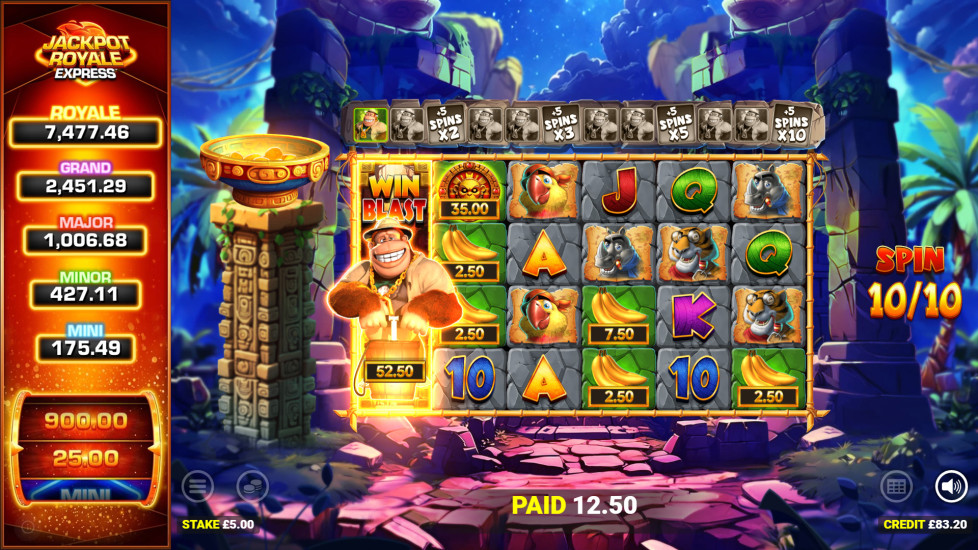Screen dimensions: 978x550
Task: Toggle the sound speaker button
Action: [951, 487]
